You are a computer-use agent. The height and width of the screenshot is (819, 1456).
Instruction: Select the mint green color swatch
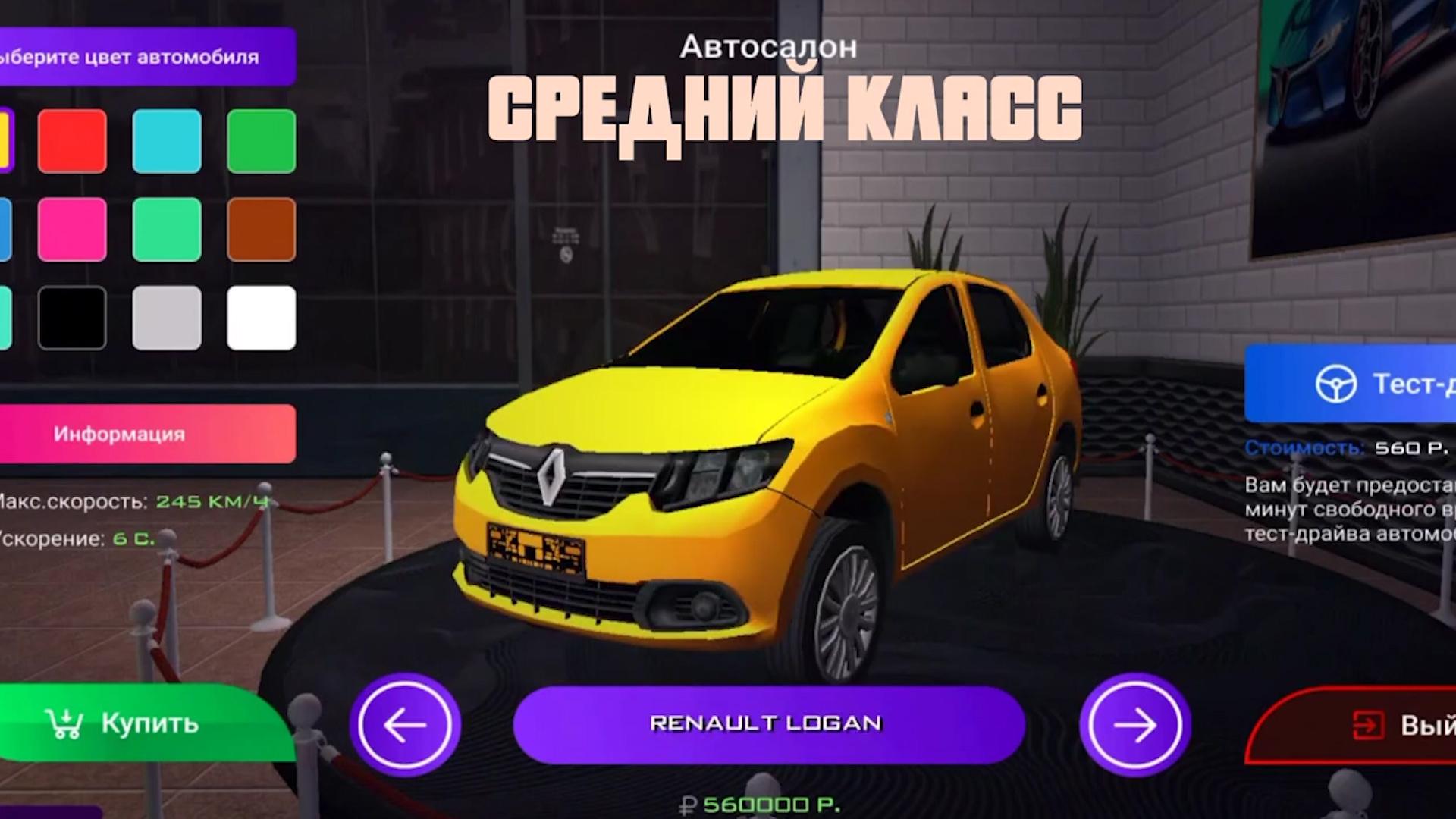tap(167, 230)
